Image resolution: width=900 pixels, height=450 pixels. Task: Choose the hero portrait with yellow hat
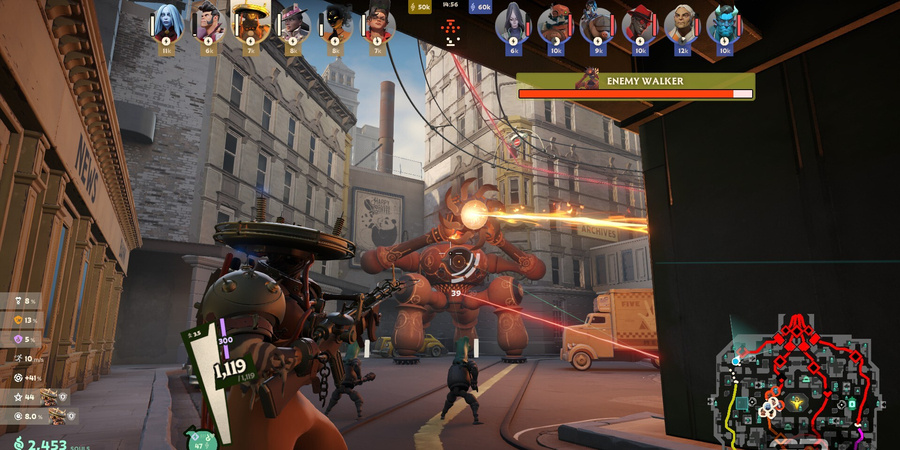pos(251,20)
